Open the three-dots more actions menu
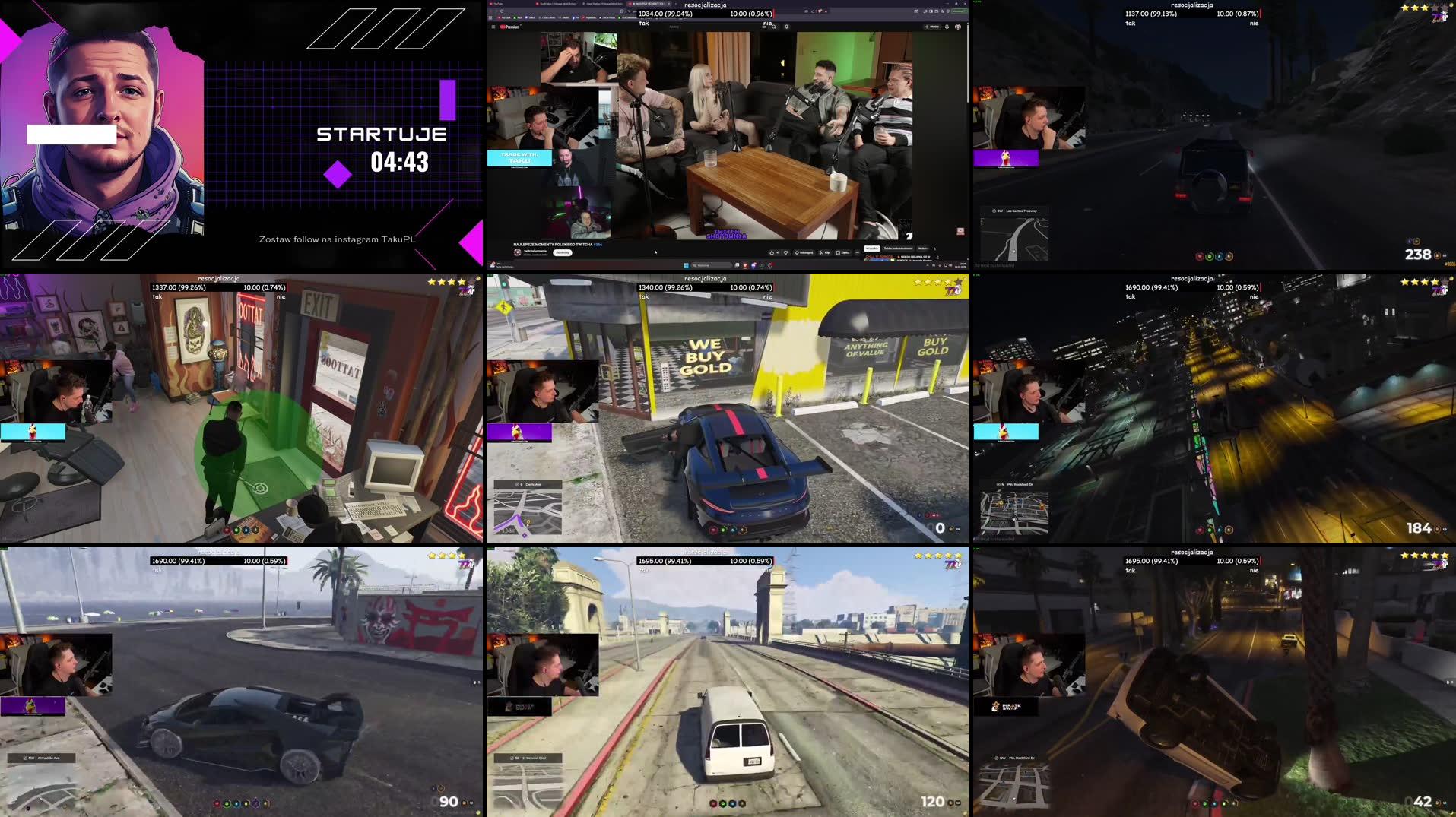1456x817 pixels. [858, 252]
